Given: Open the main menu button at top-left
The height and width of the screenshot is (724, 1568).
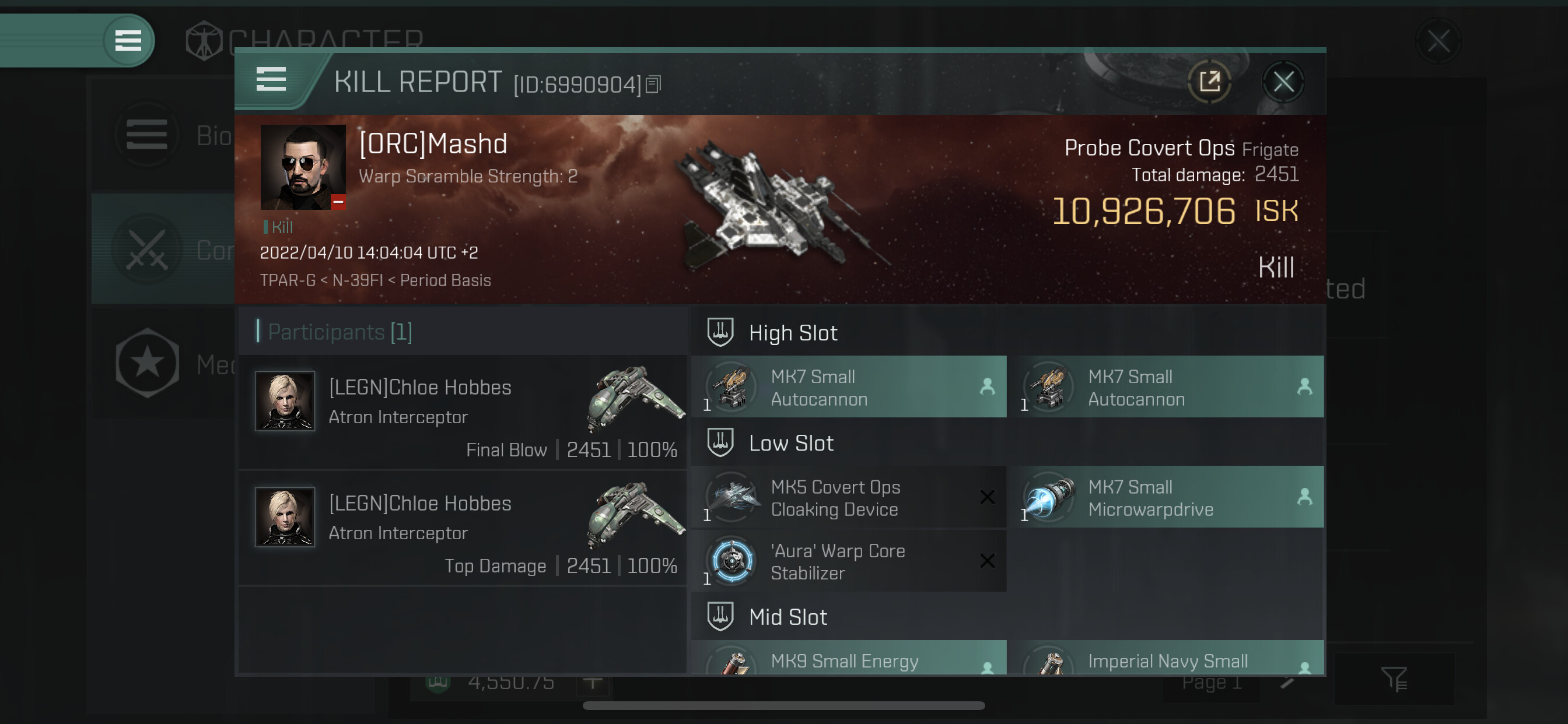Looking at the screenshot, I should coord(128,41).
